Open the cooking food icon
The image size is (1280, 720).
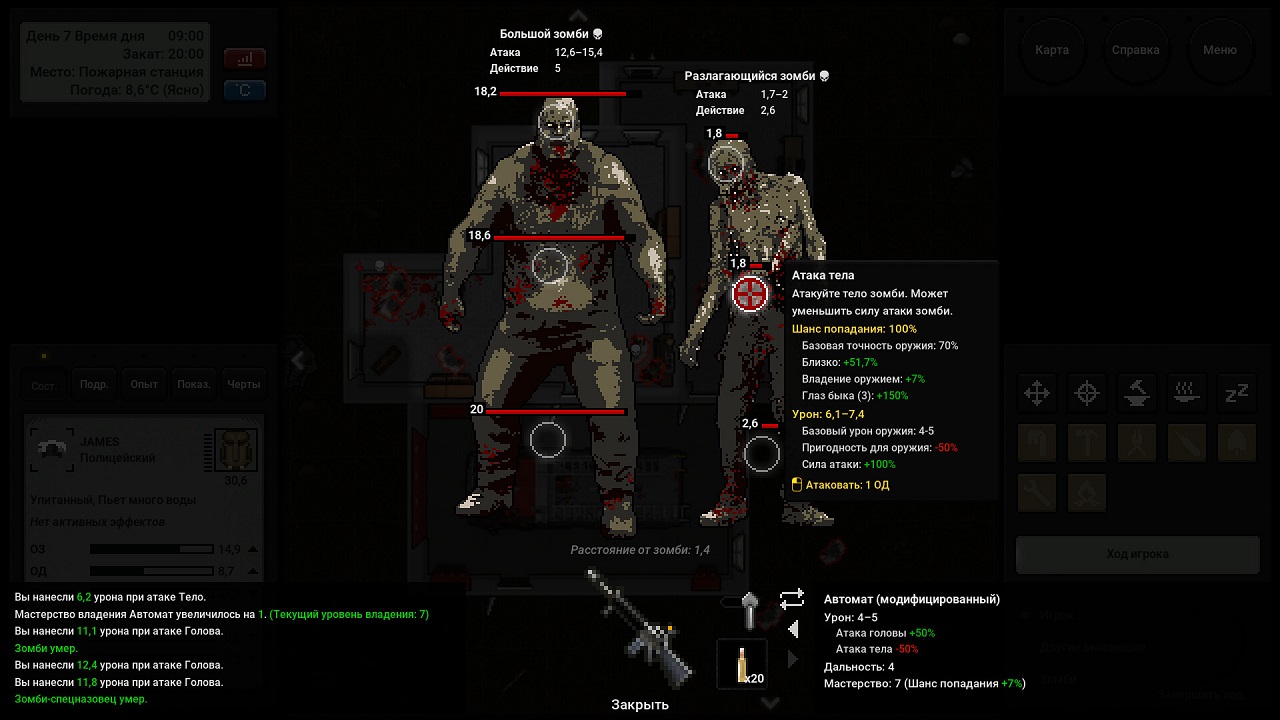(x=1187, y=393)
